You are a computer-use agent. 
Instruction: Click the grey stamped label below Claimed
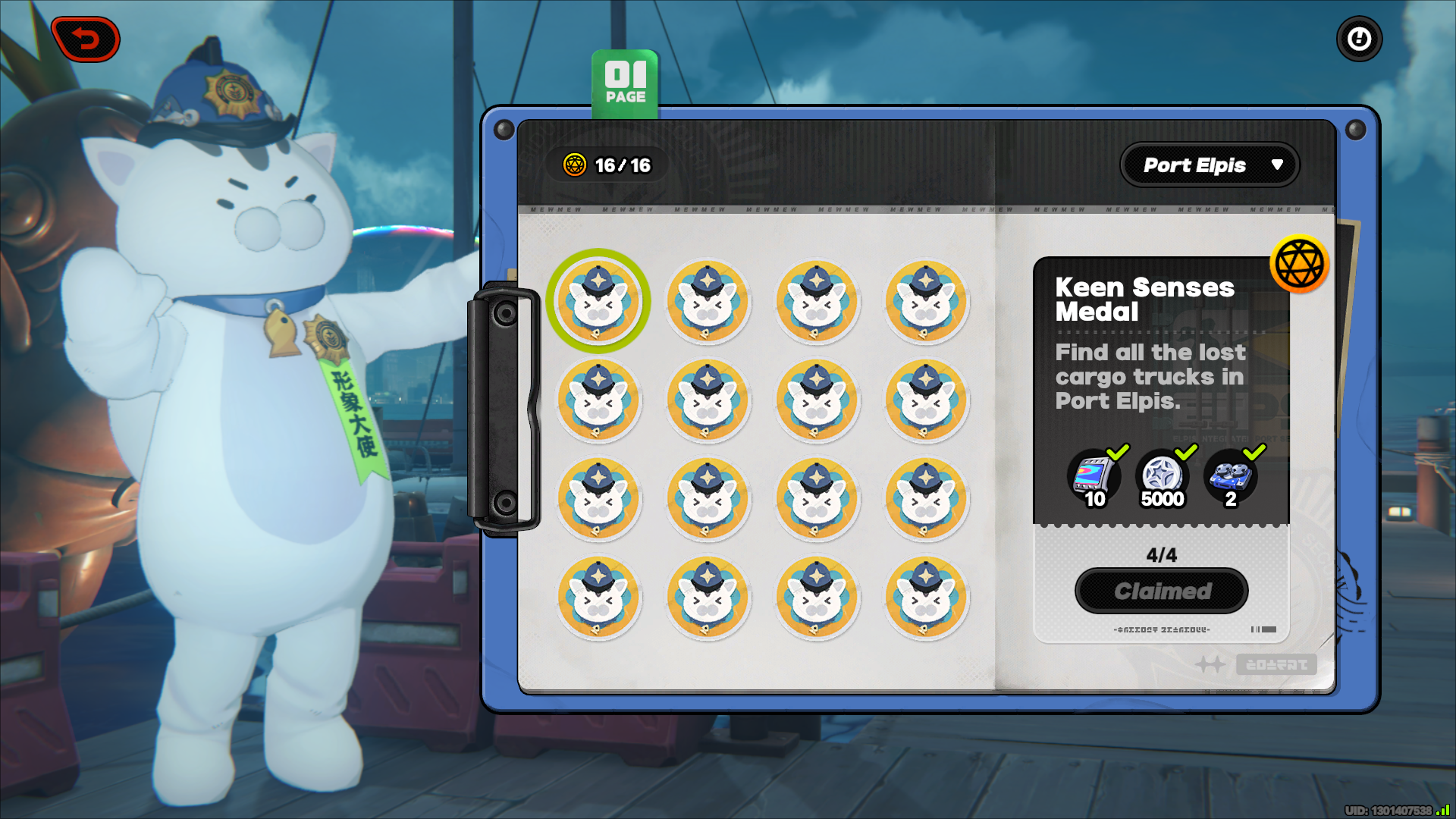[x=1162, y=628]
